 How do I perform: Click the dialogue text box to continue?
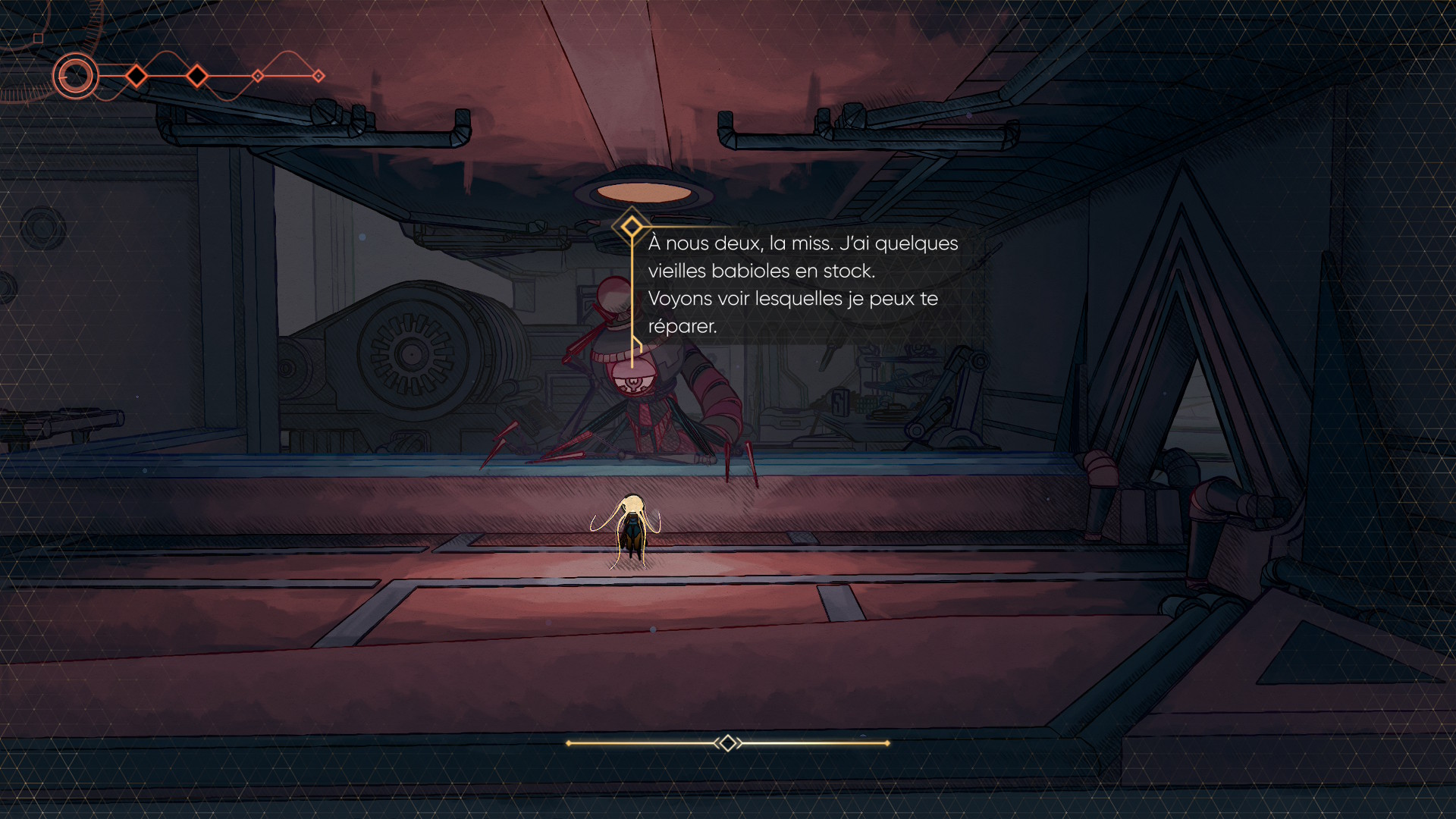point(802,284)
